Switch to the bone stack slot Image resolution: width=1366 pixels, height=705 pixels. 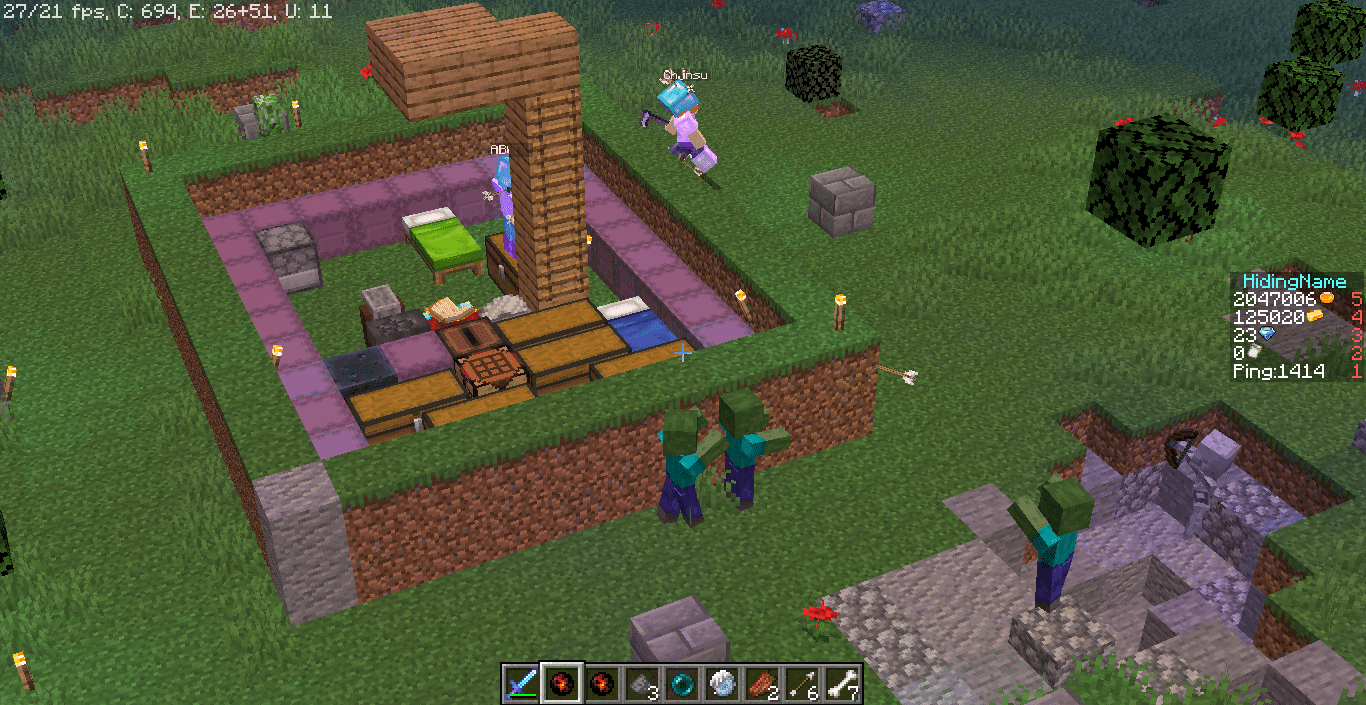click(842, 684)
